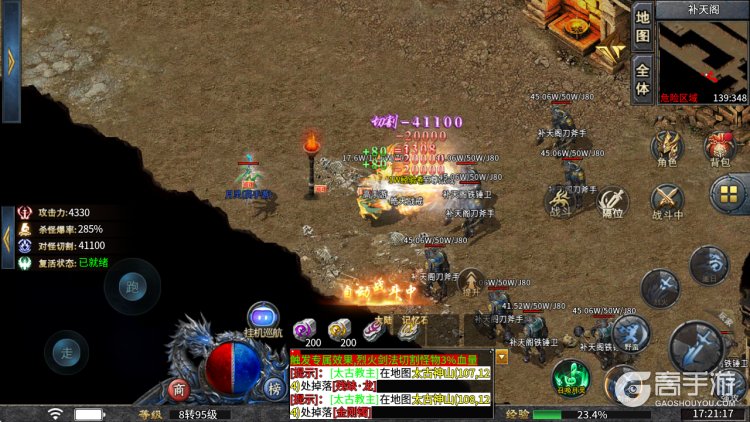Tap the 战斗 combat icon
Viewport: 750px width, 422px height.
(560, 198)
